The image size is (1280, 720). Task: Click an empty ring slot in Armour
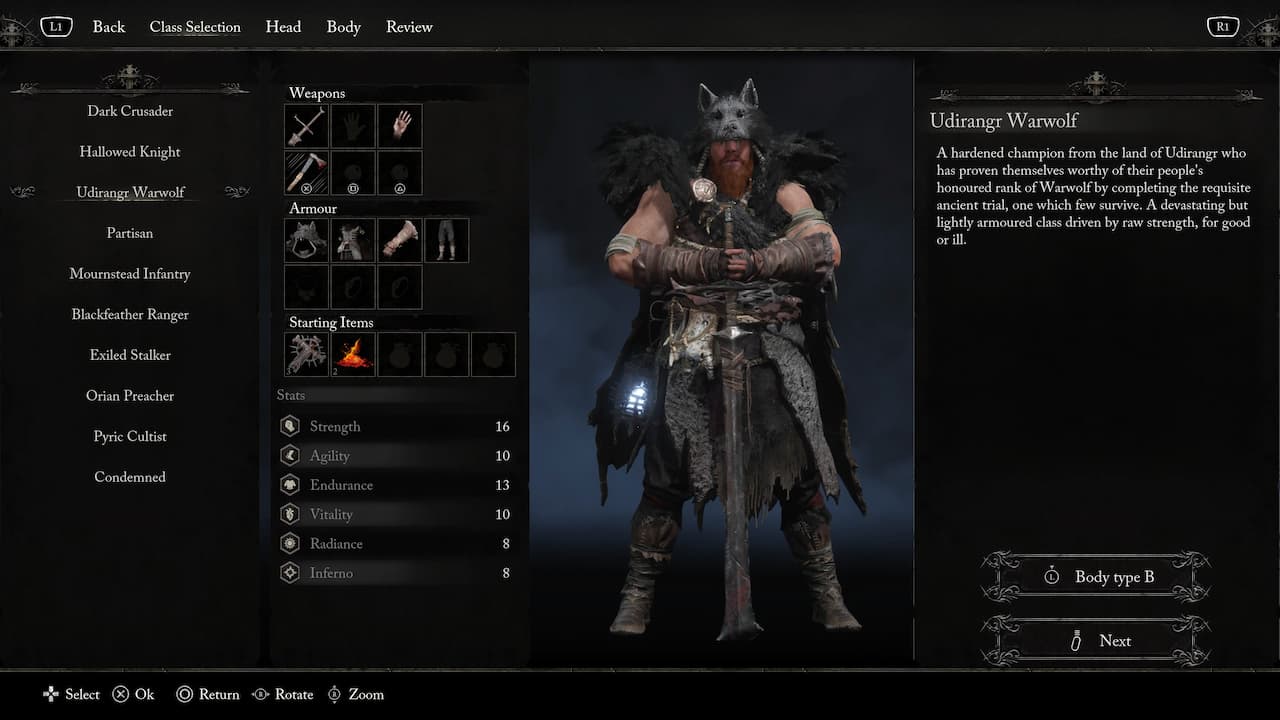tap(352, 287)
